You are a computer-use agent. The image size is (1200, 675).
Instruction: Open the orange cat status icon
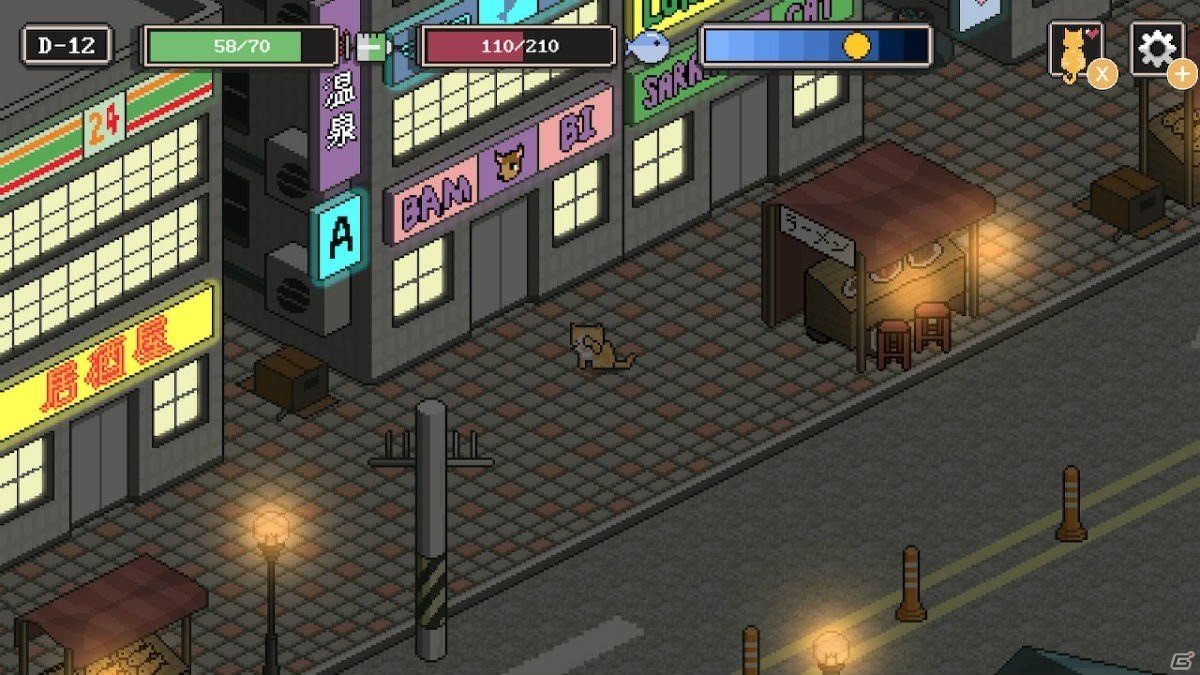pyautogui.click(x=1074, y=50)
